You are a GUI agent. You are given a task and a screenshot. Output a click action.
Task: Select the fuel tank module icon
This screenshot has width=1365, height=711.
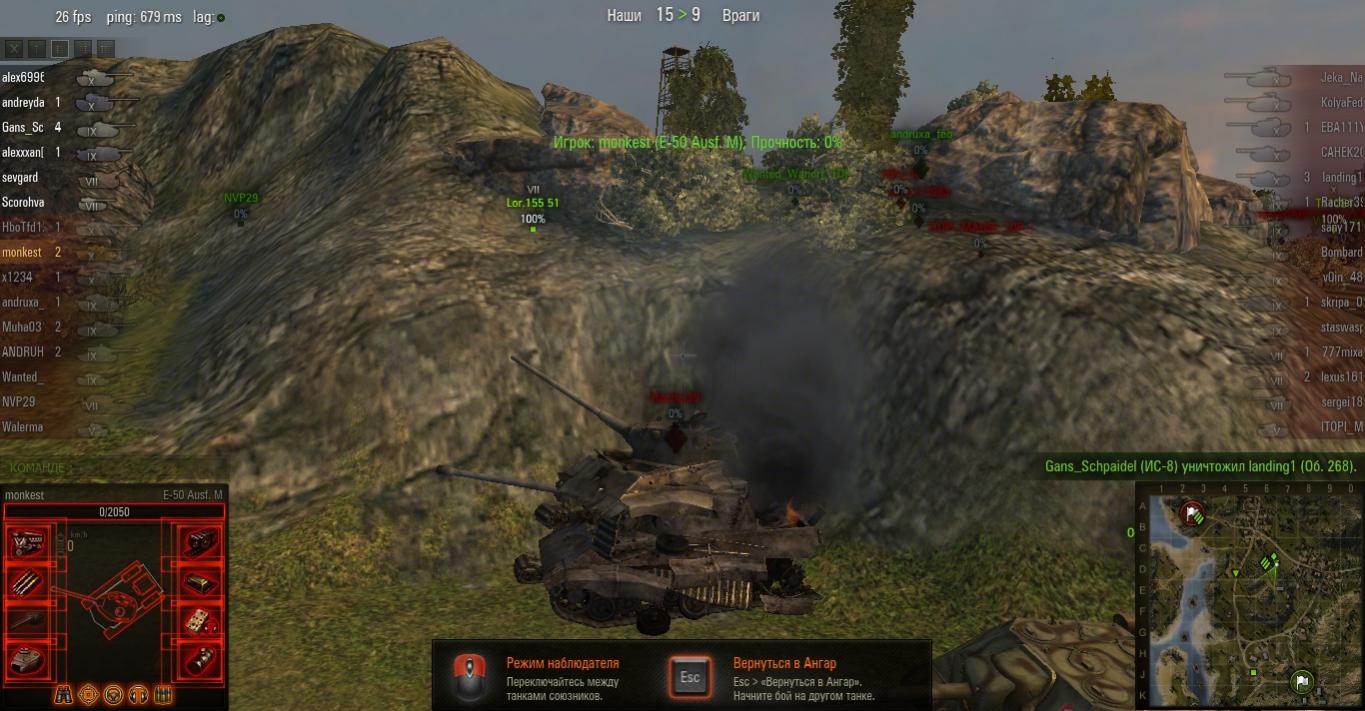[x=201, y=582]
